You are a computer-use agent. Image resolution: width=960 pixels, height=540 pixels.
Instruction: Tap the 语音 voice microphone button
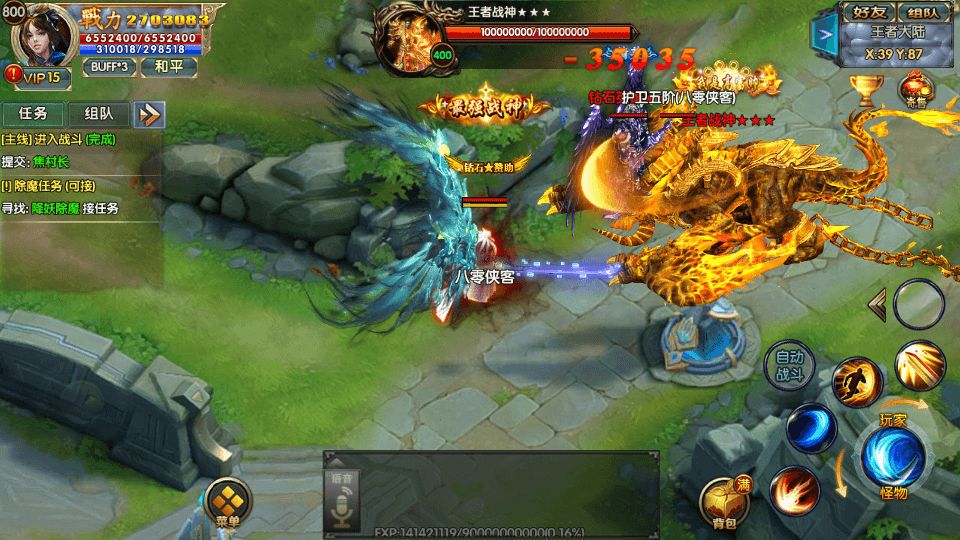tap(341, 501)
